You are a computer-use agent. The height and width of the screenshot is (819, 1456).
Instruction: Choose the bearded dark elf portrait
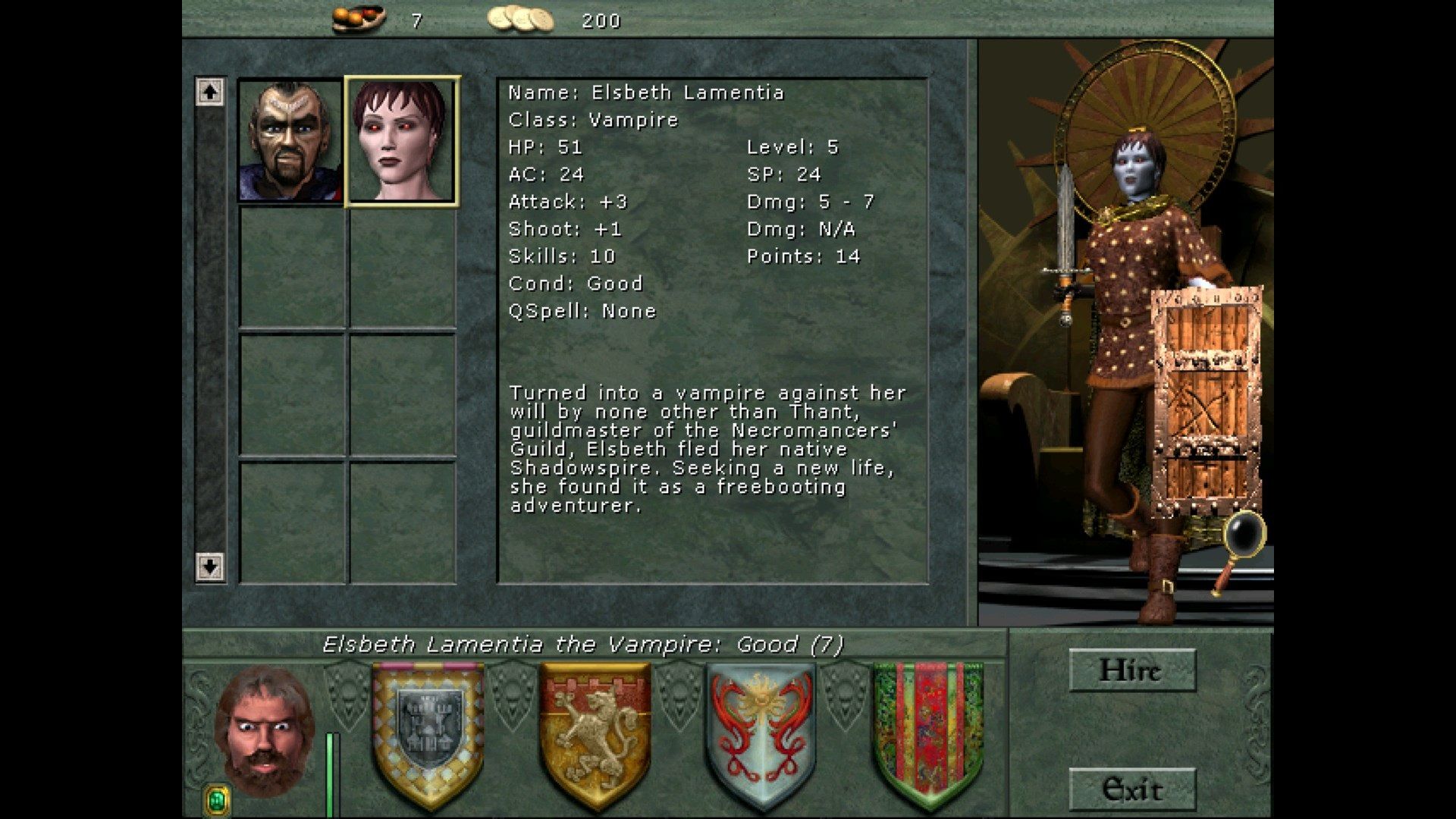point(290,141)
